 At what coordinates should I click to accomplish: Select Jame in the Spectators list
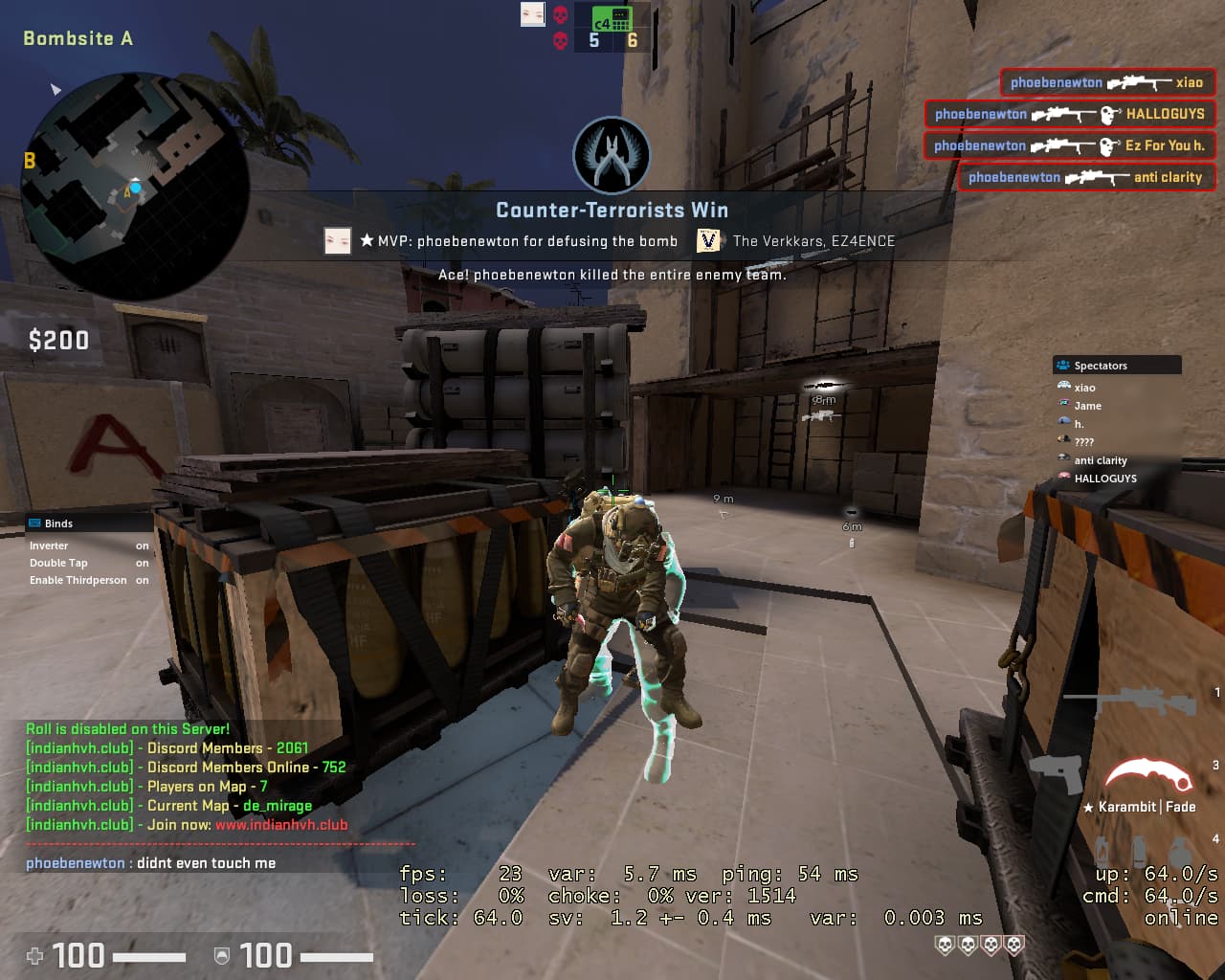(1087, 406)
